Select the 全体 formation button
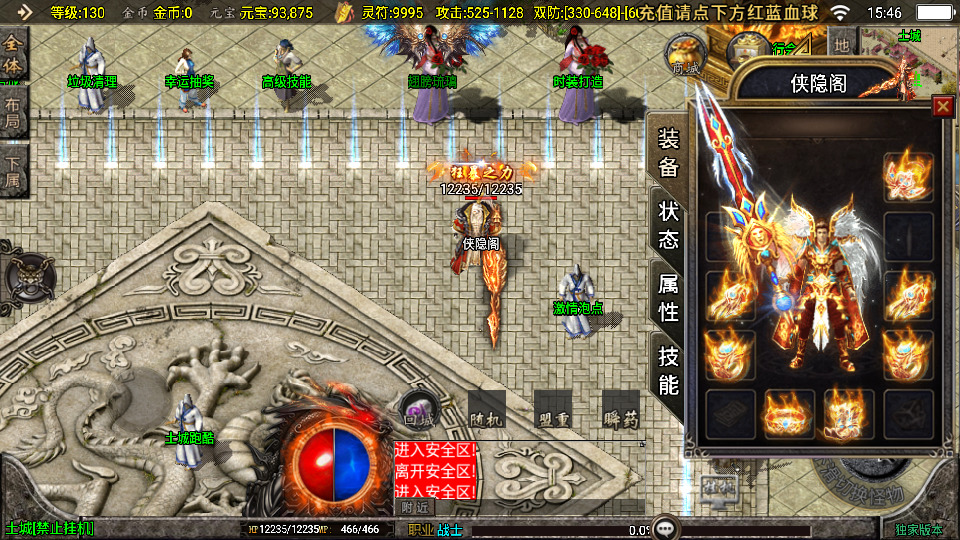 coord(13,55)
